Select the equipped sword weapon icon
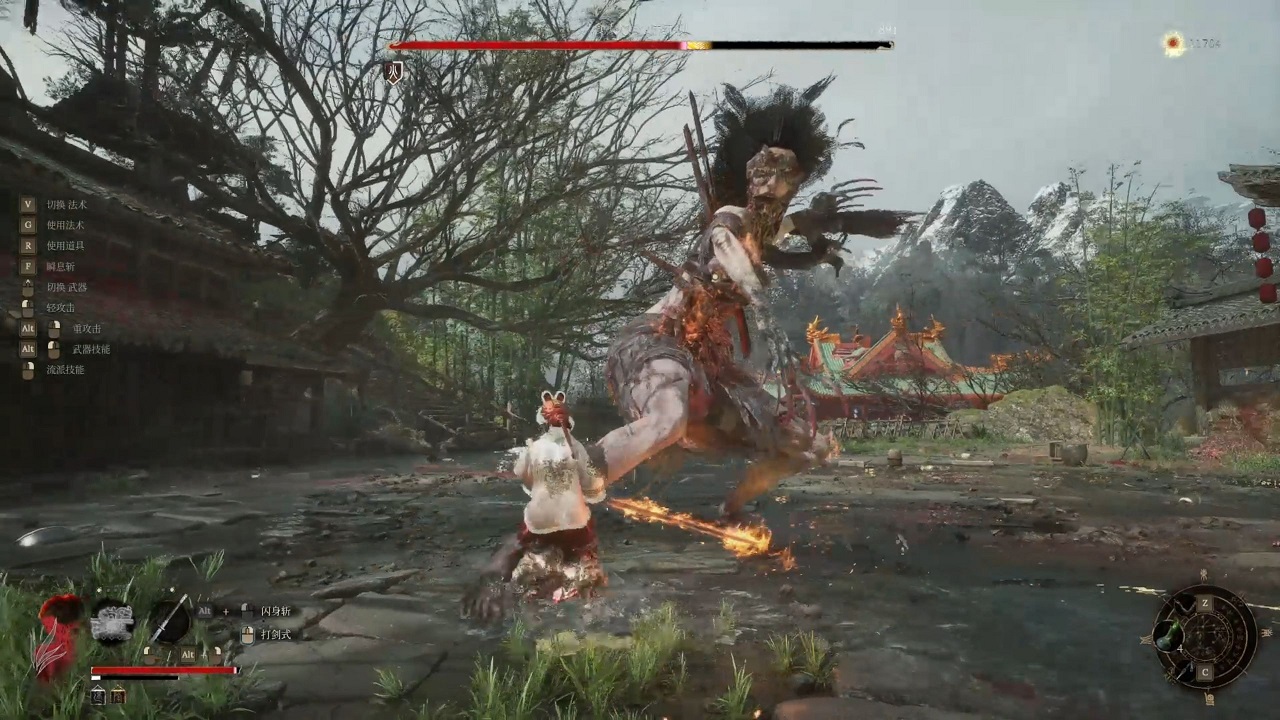Viewport: 1280px width, 720px height. tap(170, 619)
